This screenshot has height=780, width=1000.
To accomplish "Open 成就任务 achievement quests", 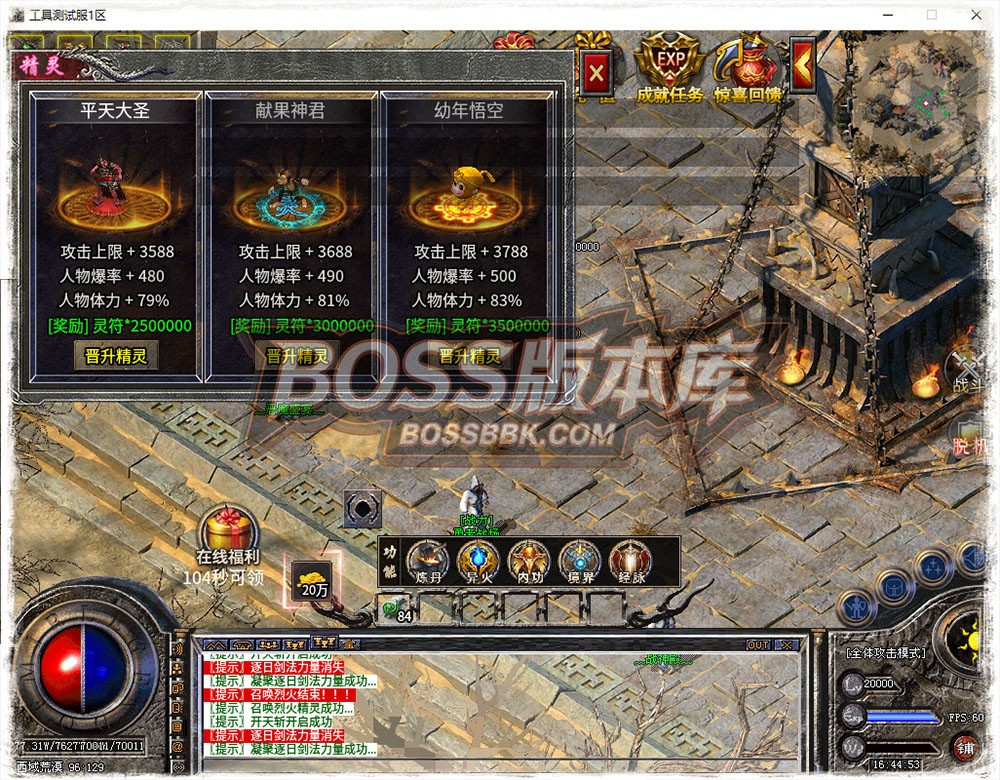I will point(670,68).
